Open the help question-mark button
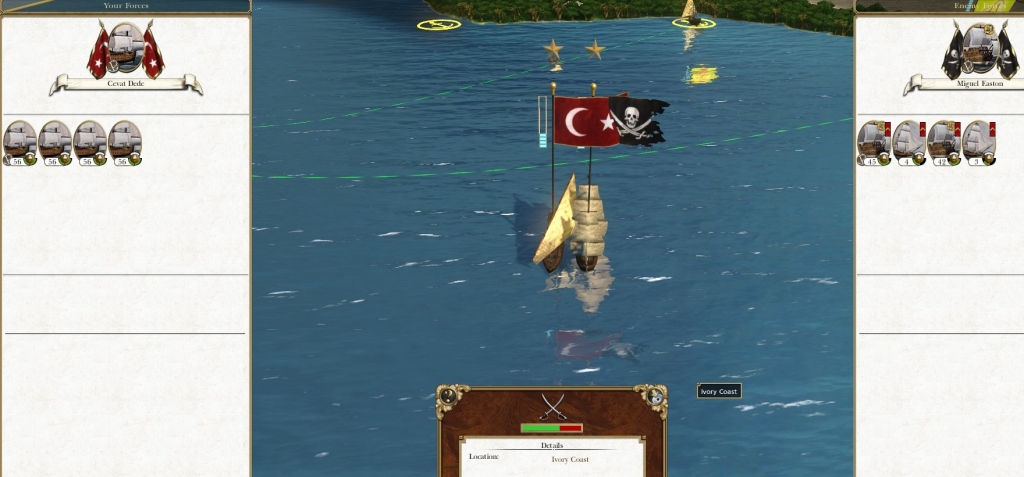 point(448,396)
